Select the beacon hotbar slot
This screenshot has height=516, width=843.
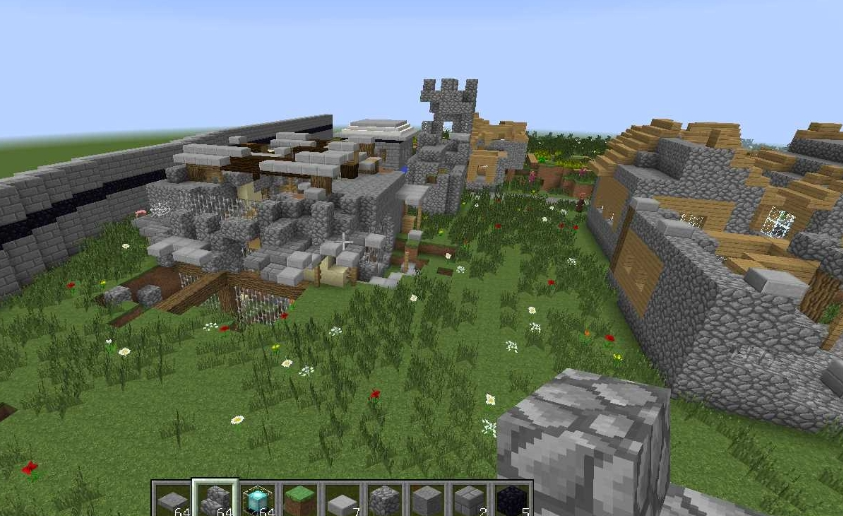point(257,499)
